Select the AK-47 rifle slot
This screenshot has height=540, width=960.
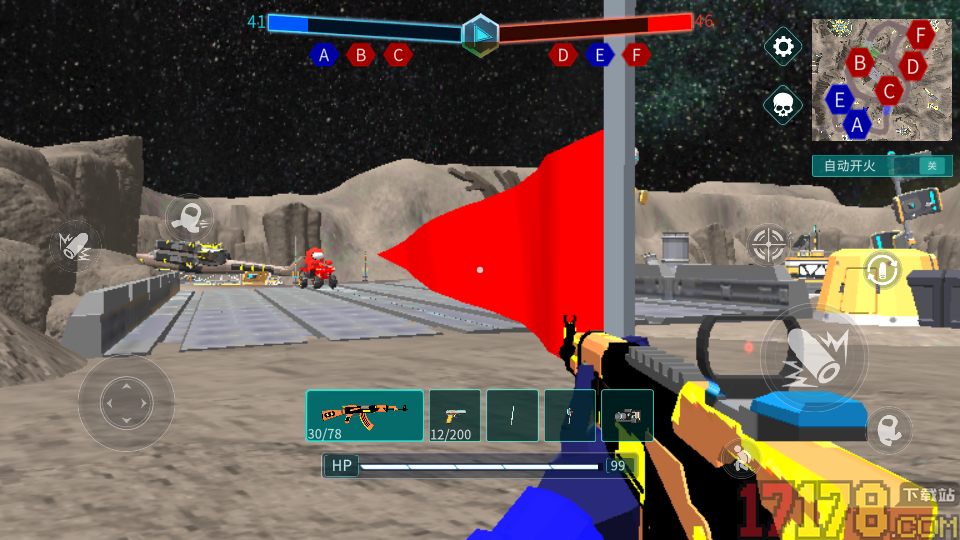click(365, 415)
